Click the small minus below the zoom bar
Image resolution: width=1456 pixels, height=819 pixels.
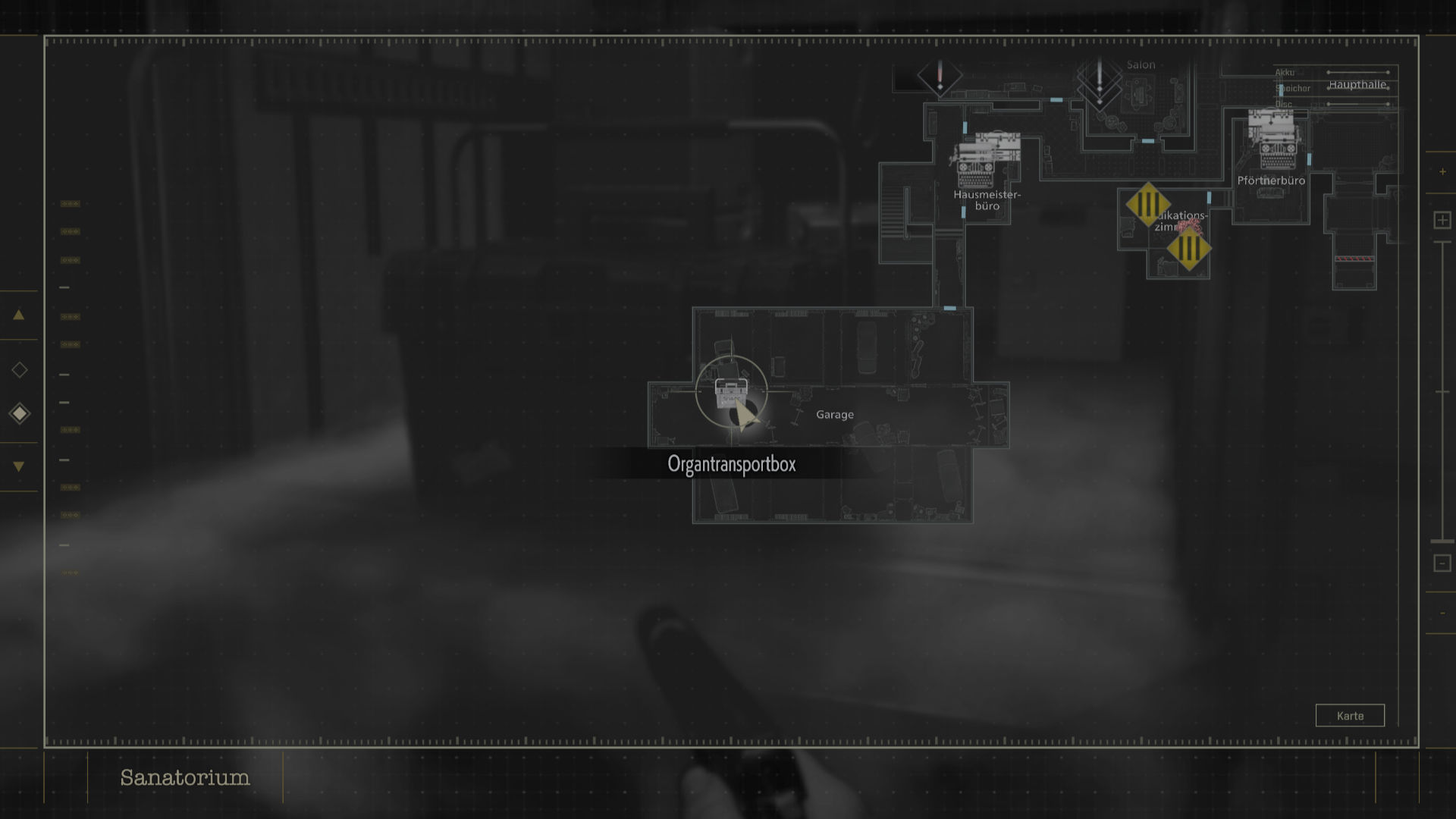tap(1442, 613)
